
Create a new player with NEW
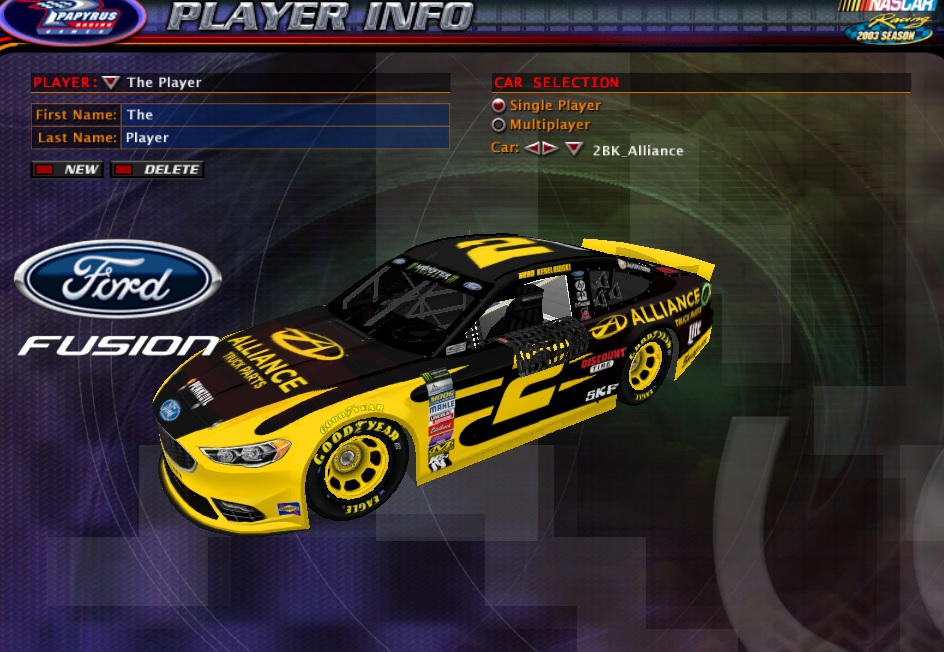[68, 170]
